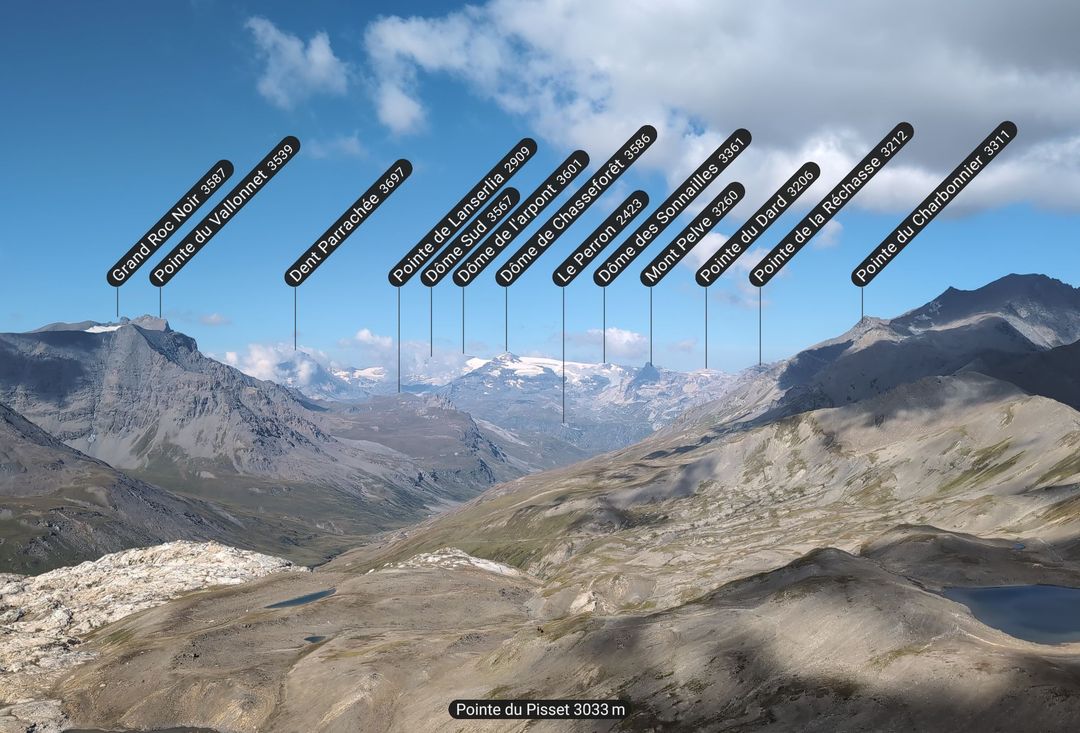Select the Pointe du Pisset viewpoint label

coord(540,709)
